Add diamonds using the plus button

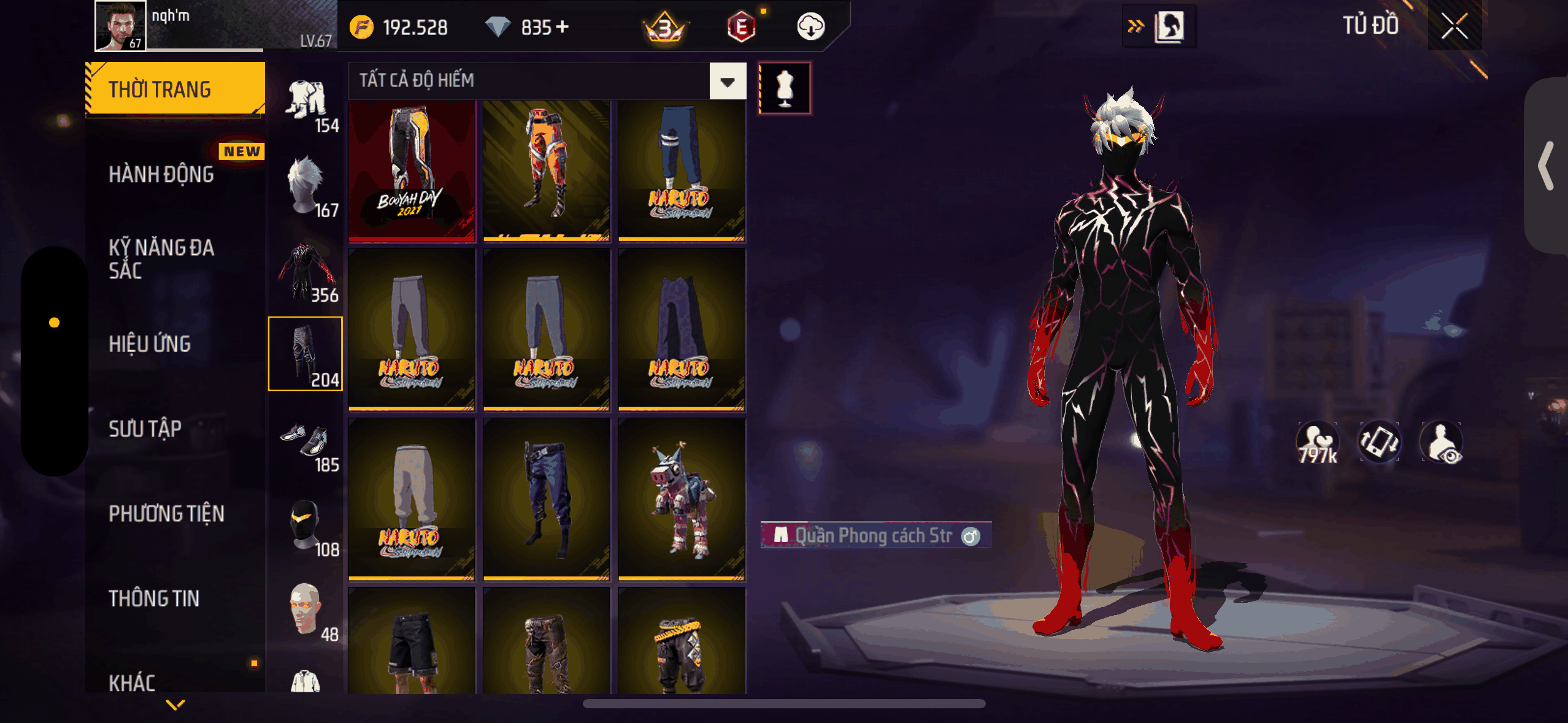click(562, 27)
